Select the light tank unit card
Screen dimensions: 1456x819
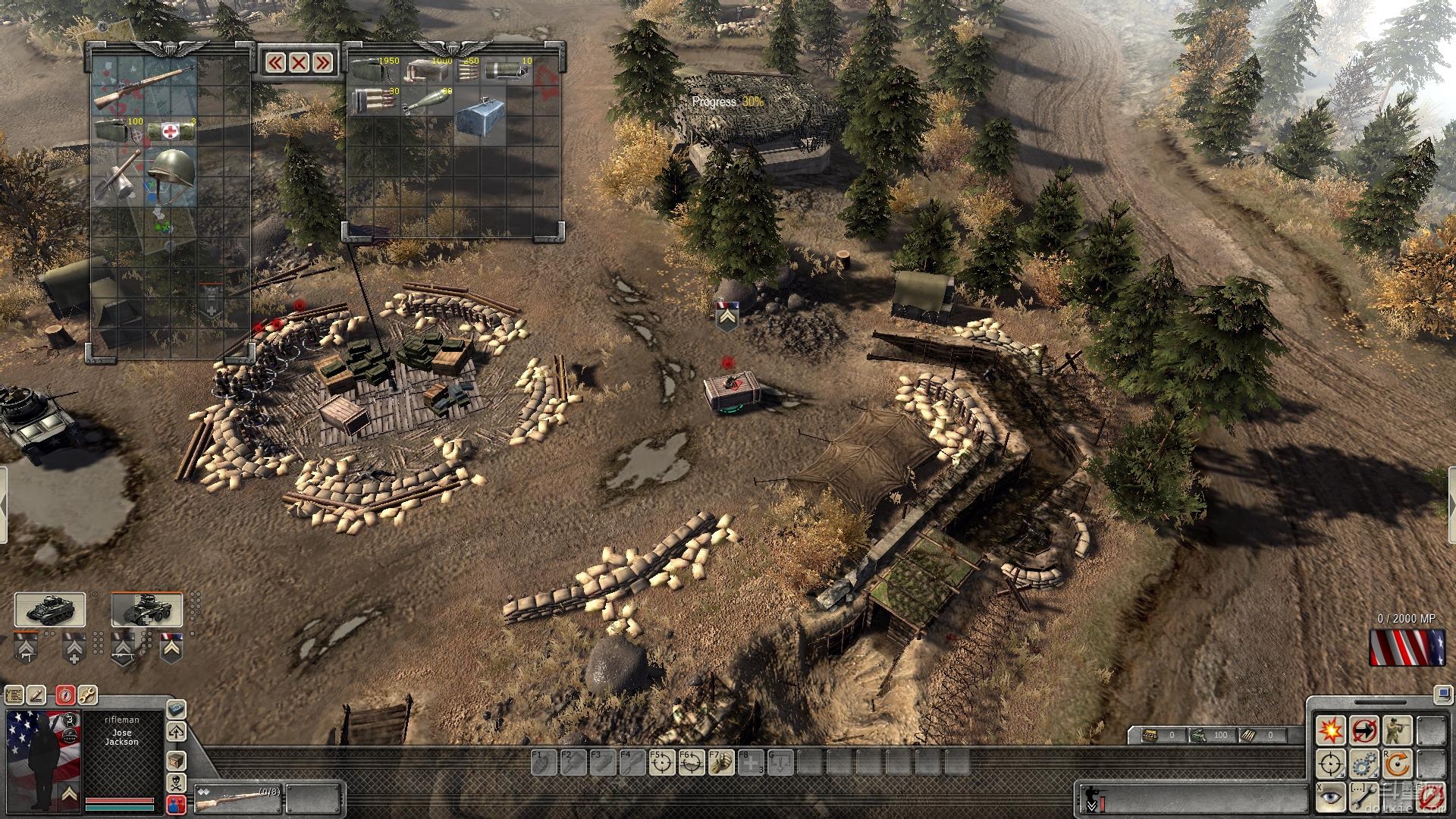[50, 610]
